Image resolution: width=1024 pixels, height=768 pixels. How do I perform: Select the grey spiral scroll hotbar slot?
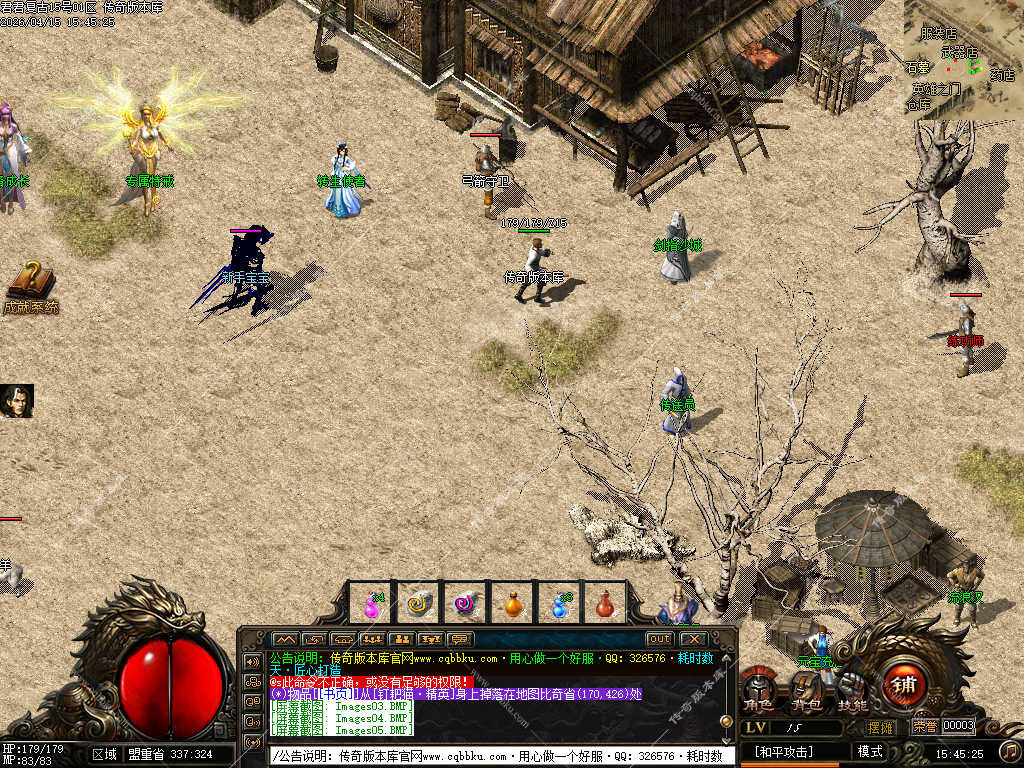pos(419,604)
